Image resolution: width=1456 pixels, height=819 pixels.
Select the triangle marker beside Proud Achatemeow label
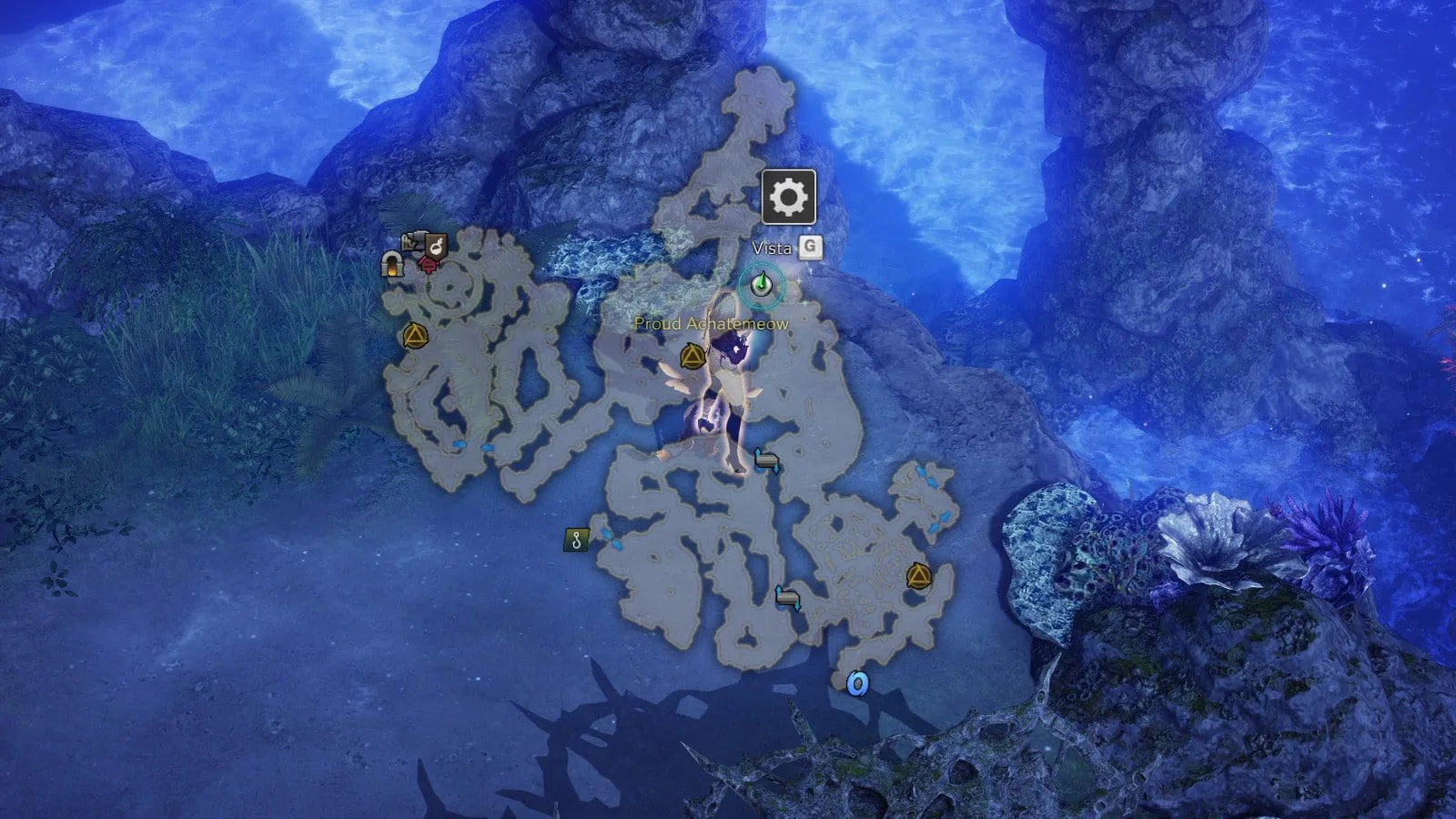[693, 356]
